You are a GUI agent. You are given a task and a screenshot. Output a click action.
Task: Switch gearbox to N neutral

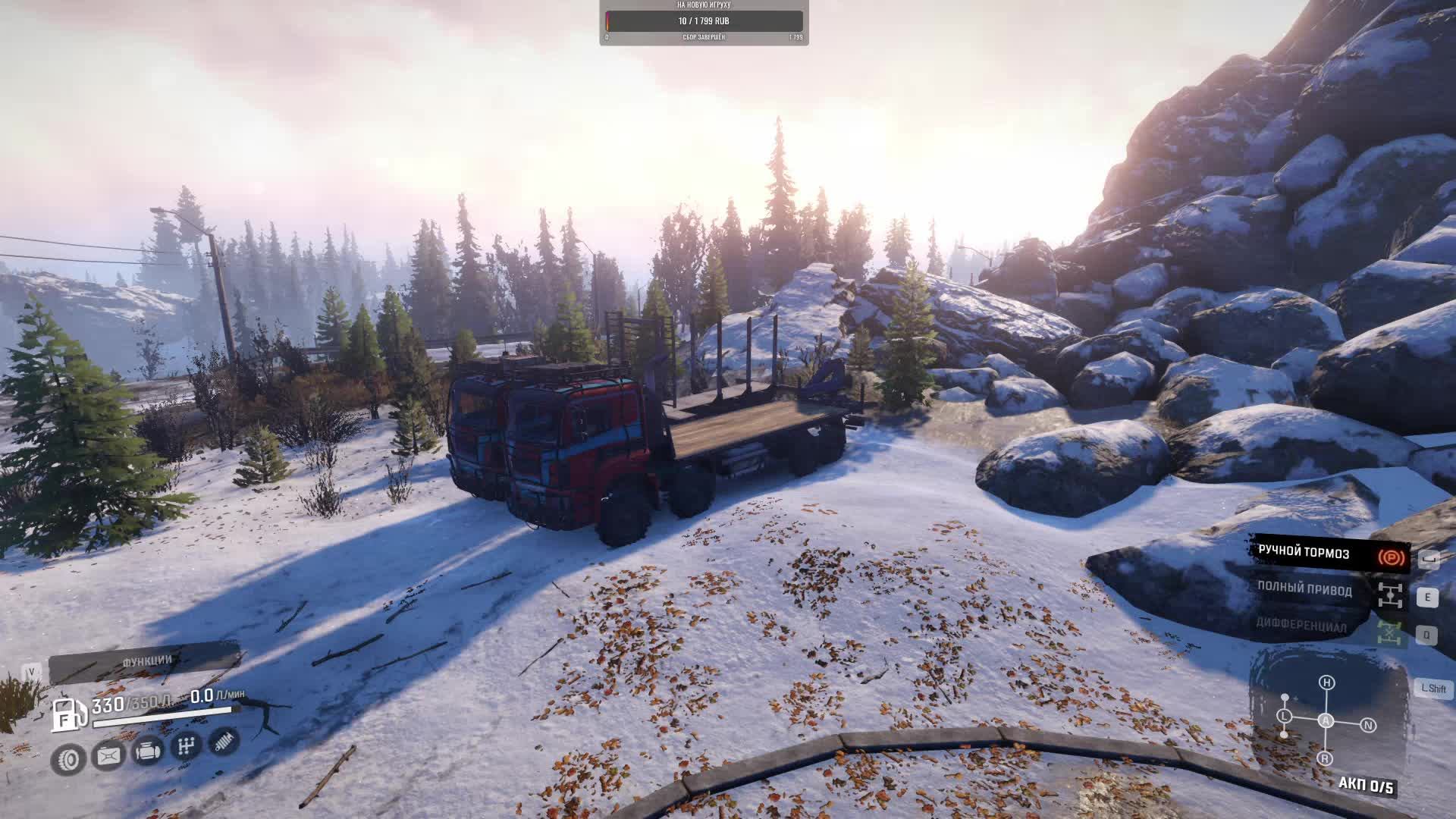pos(1368,726)
